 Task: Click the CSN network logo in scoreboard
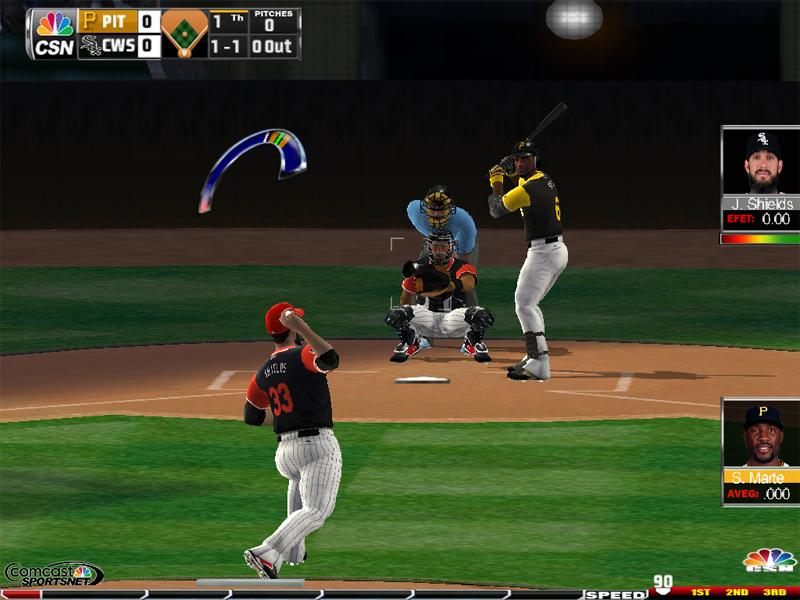pos(54,33)
